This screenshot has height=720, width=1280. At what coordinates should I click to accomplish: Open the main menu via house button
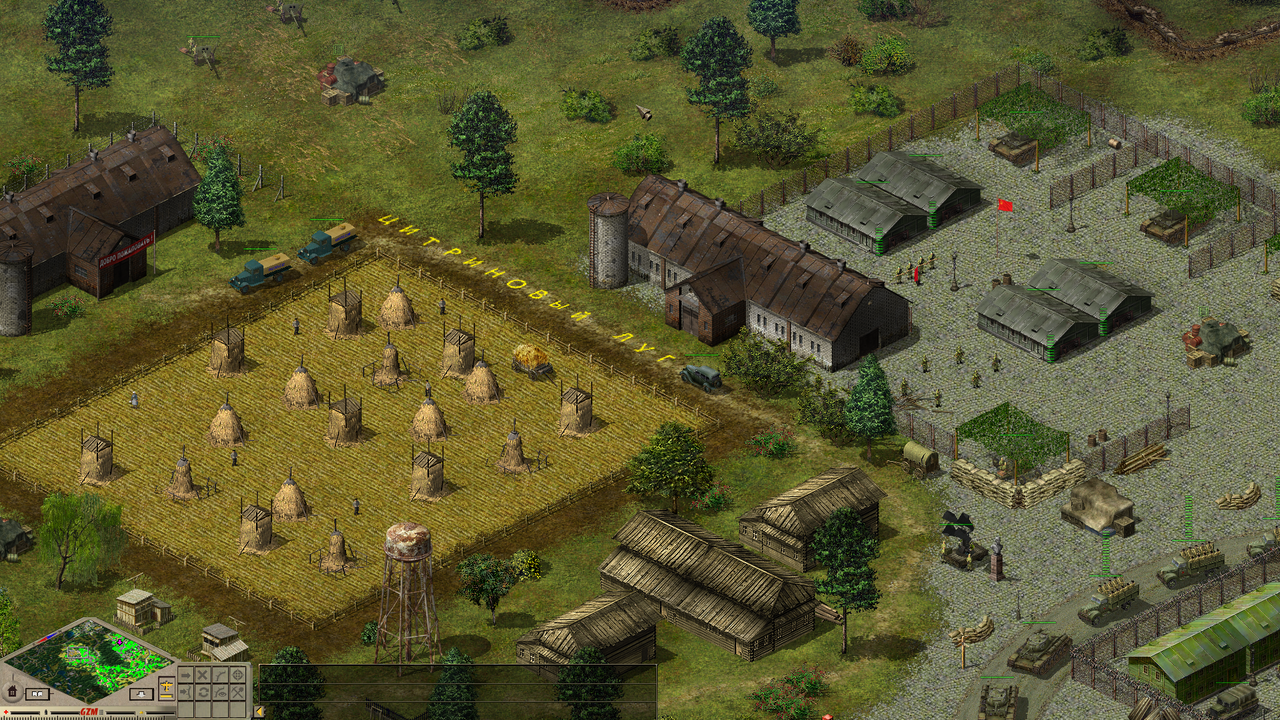tap(12, 692)
